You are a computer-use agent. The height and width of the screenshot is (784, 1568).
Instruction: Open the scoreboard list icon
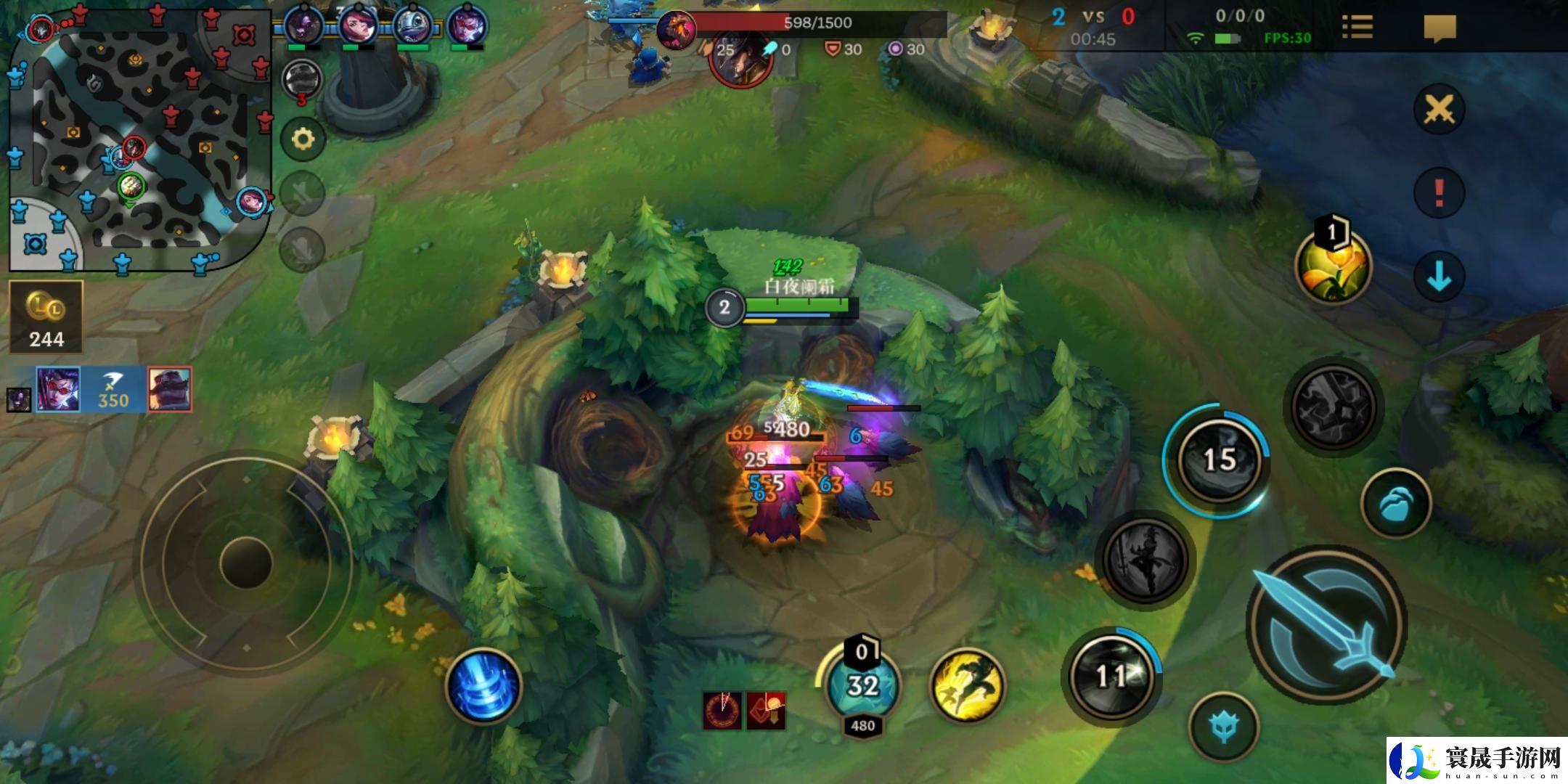click(x=1357, y=28)
